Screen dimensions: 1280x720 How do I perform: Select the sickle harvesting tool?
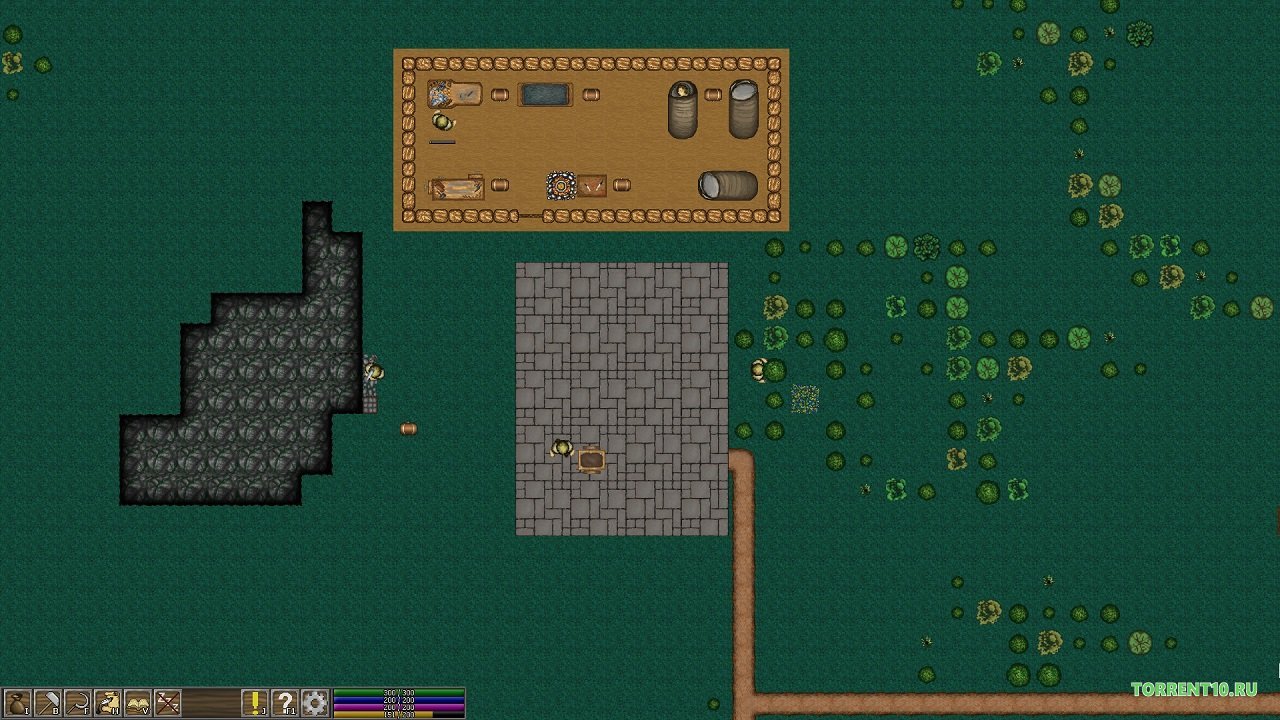tap(75, 703)
